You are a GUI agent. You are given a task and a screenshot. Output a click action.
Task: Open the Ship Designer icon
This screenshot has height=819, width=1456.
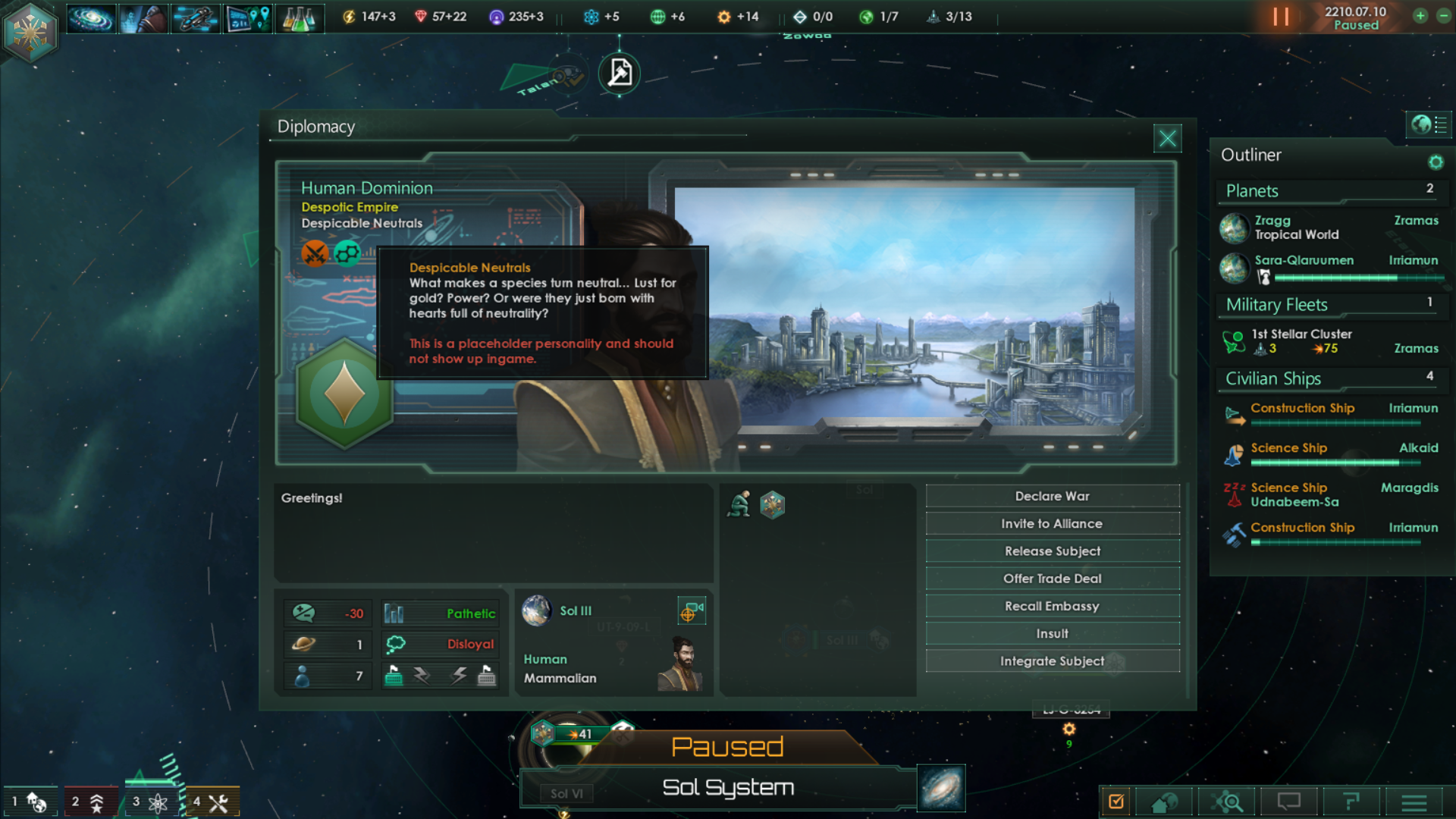(x=194, y=18)
